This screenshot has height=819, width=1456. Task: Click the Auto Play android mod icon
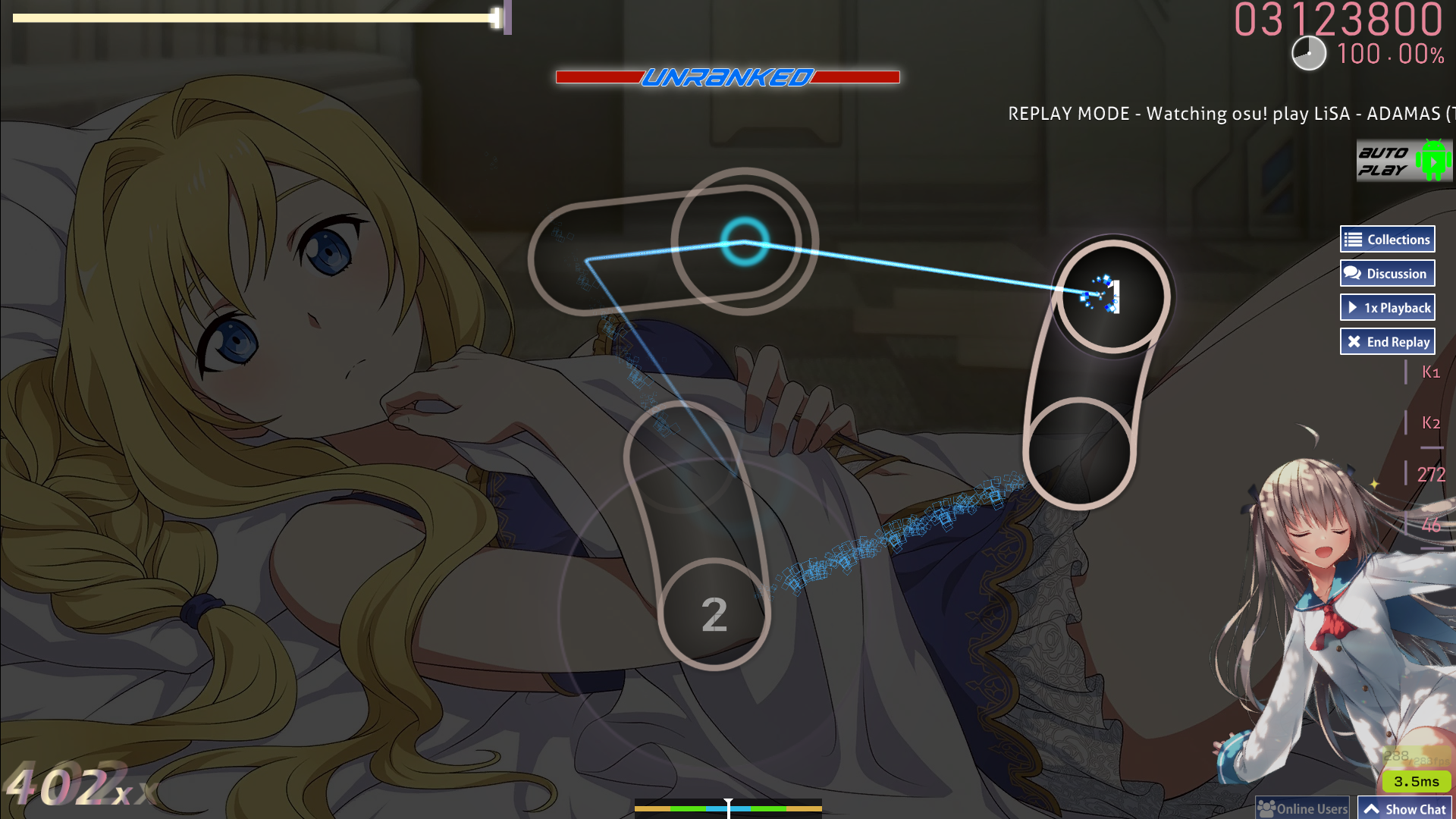click(x=1404, y=160)
